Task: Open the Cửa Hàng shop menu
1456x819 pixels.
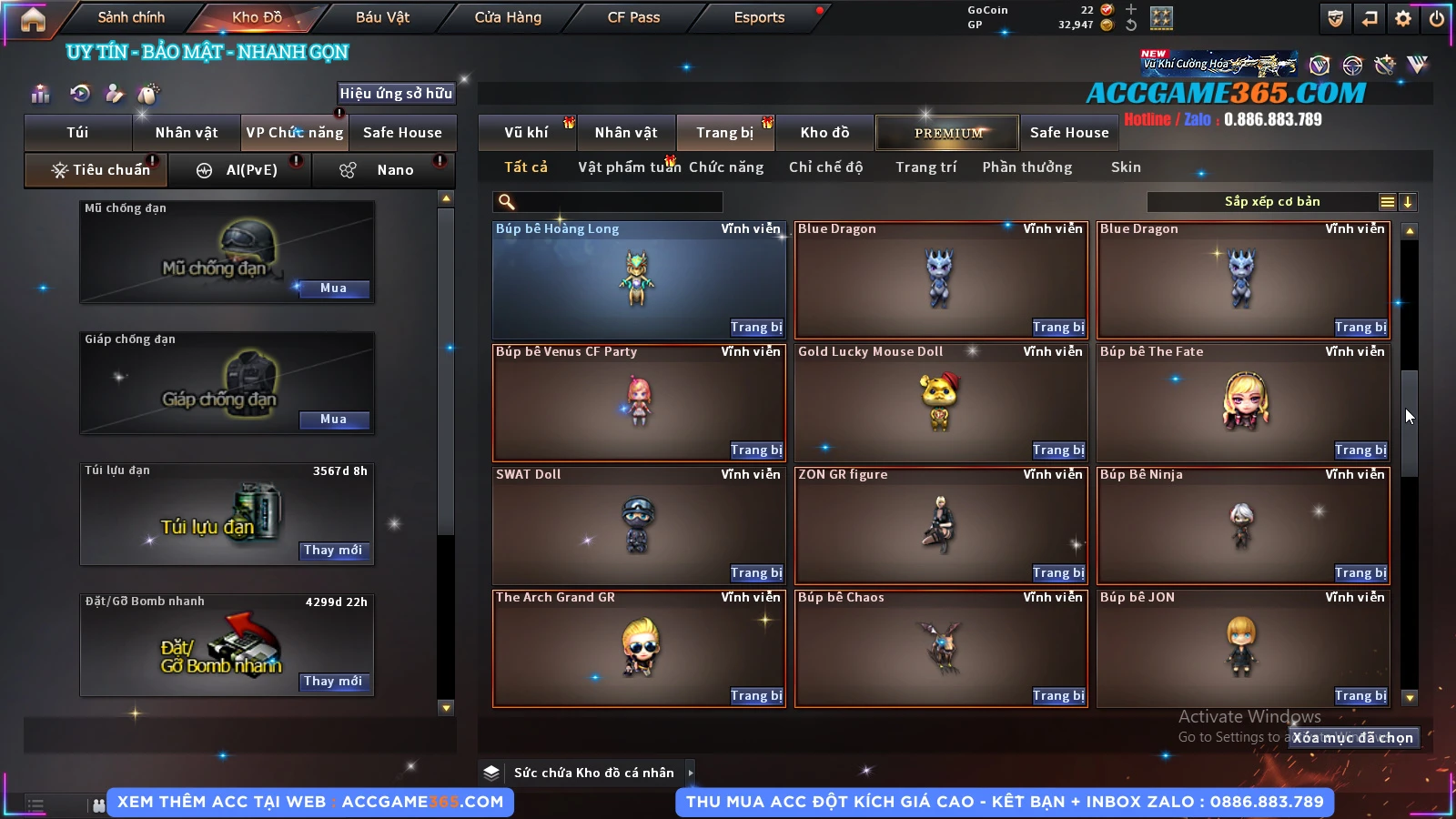Action: (508, 17)
